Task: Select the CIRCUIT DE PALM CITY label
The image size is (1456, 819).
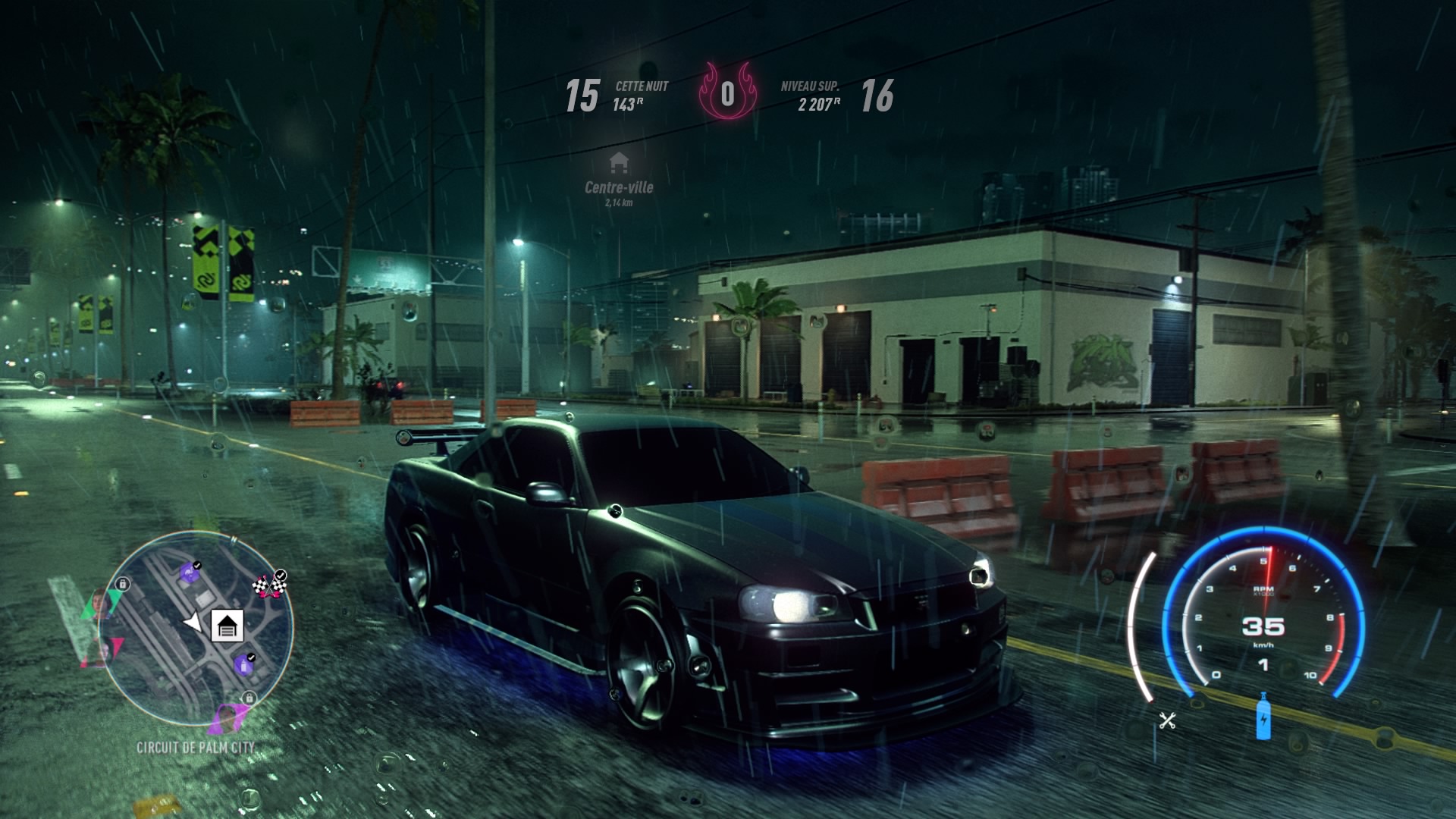Action: (x=197, y=747)
